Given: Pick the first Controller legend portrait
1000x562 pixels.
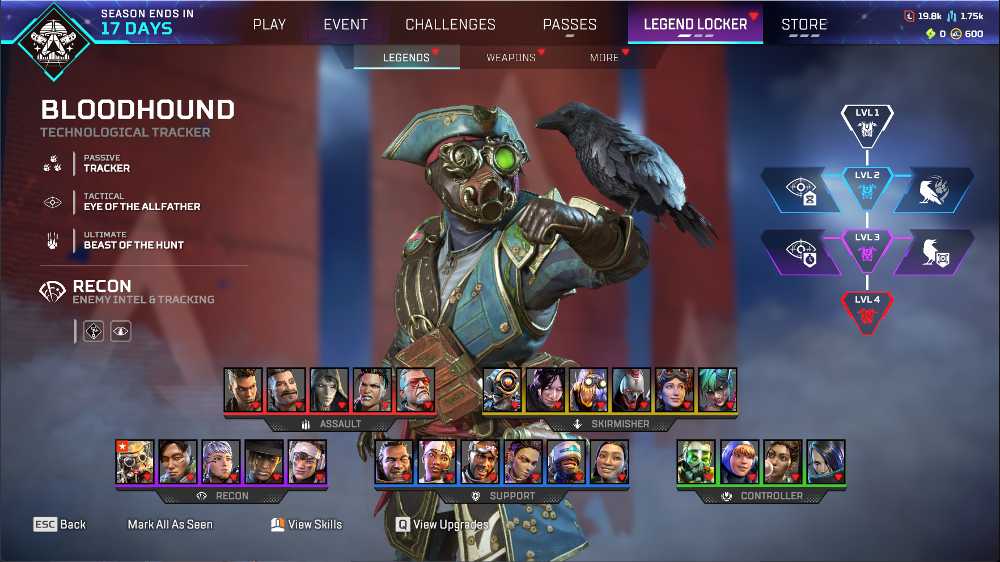Looking at the screenshot, I should coord(696,462).
